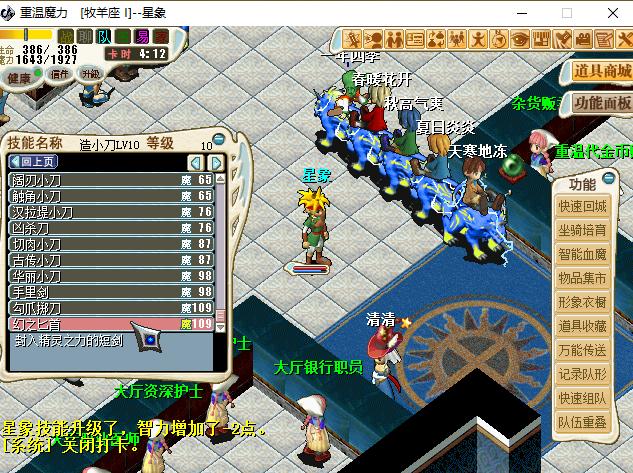Open the 健康 health status button
The height and width of the screenshot is (473, 633).
click(20, 78)
